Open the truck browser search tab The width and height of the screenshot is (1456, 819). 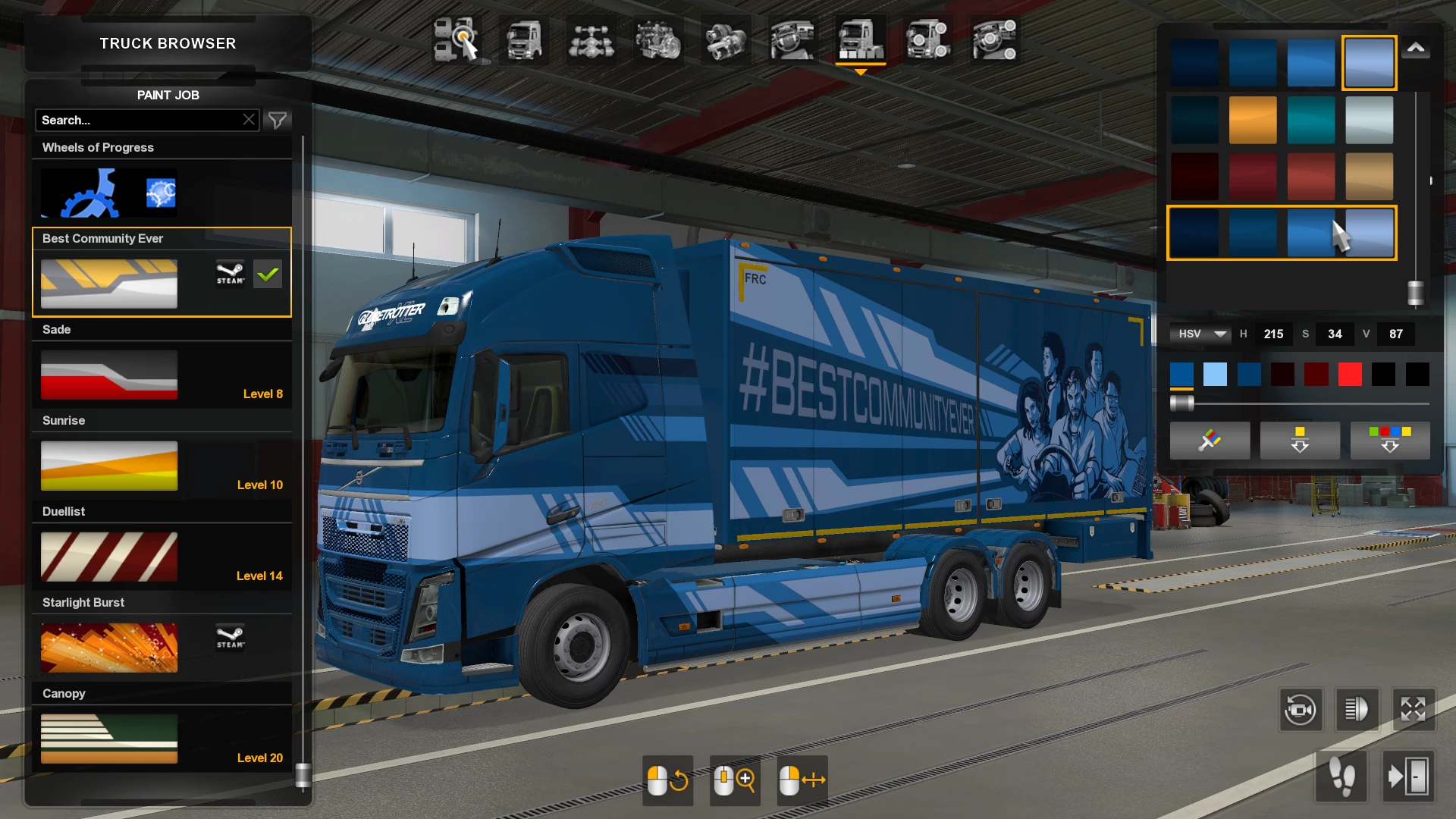pyautogui.click(x=457, y=39)
